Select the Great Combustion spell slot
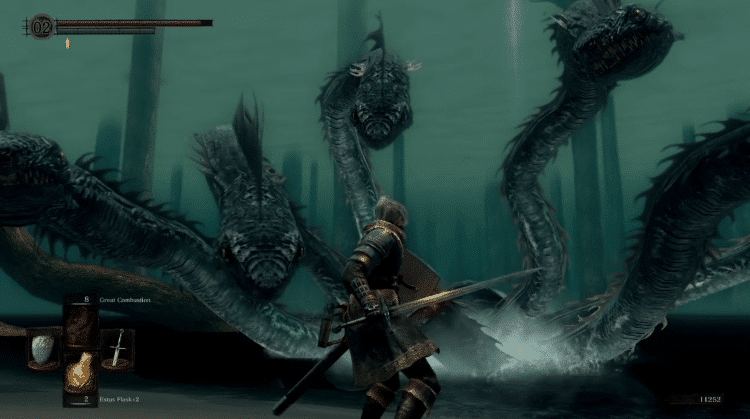The width and height of the screenshot is (750, 419). pyautogui.click(x=81, y=322)
